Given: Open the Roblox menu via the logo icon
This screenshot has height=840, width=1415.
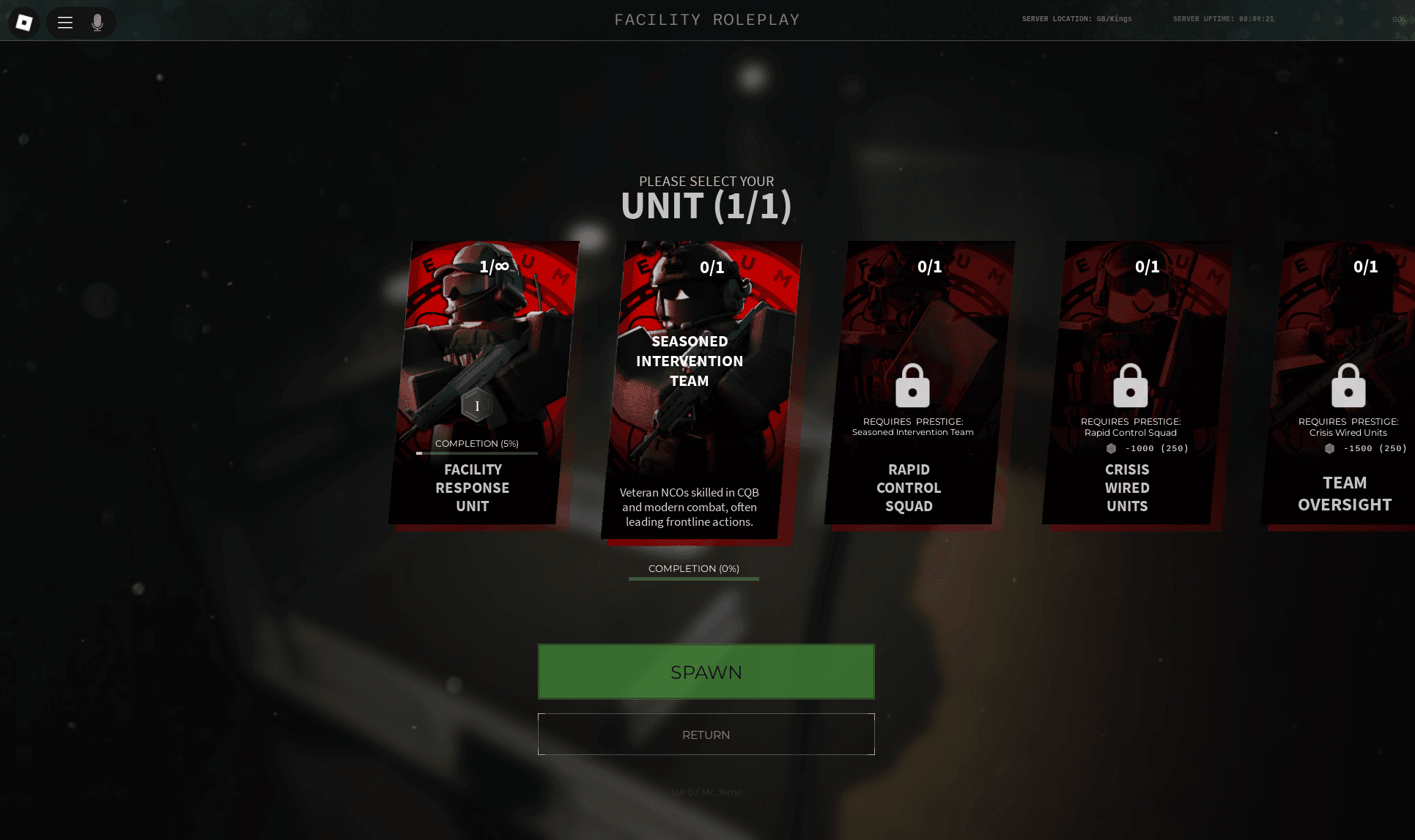Looking at the screenshot, I should click(23, 22).
